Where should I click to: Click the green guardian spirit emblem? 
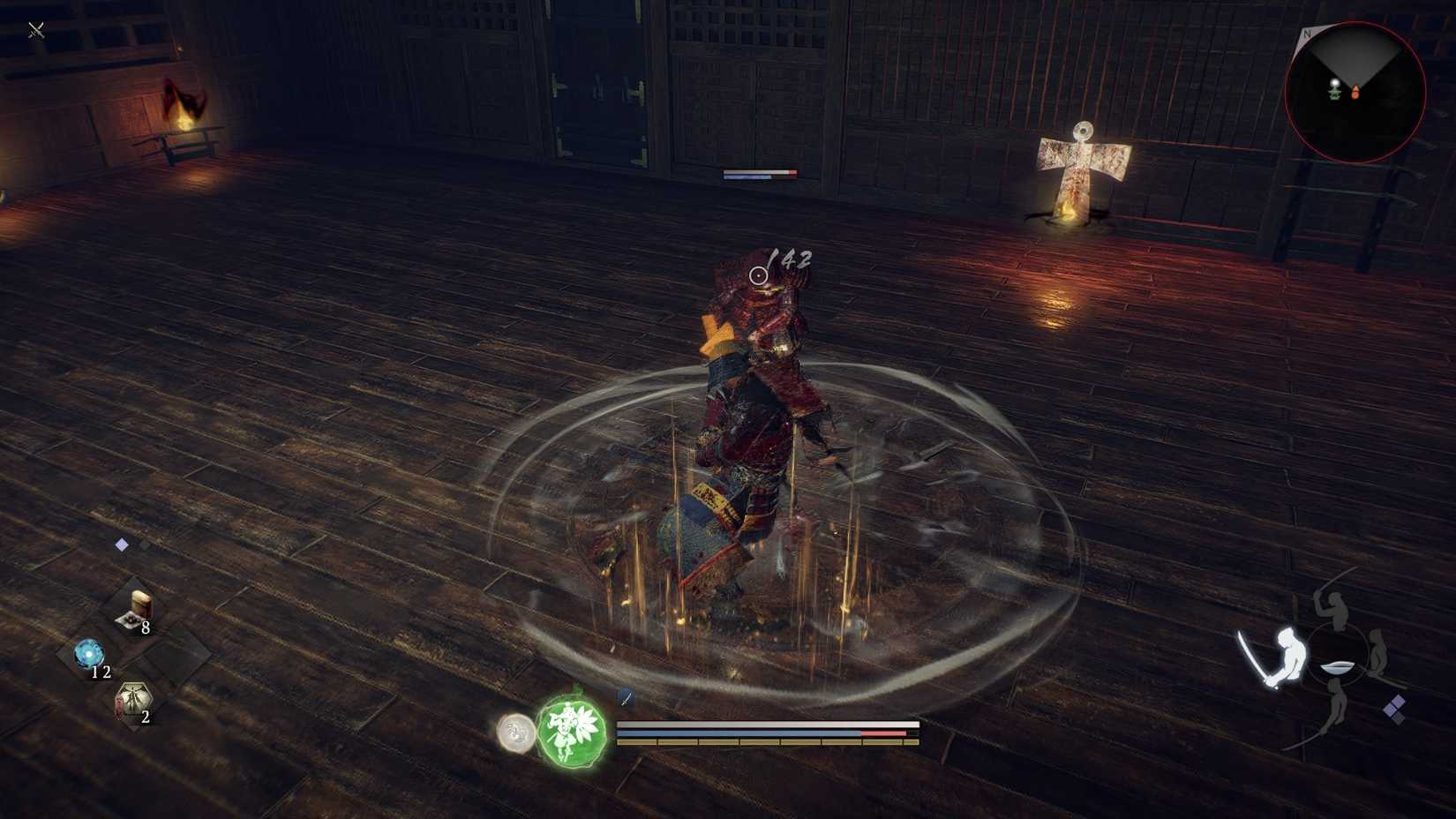click(x=571, y=734)
